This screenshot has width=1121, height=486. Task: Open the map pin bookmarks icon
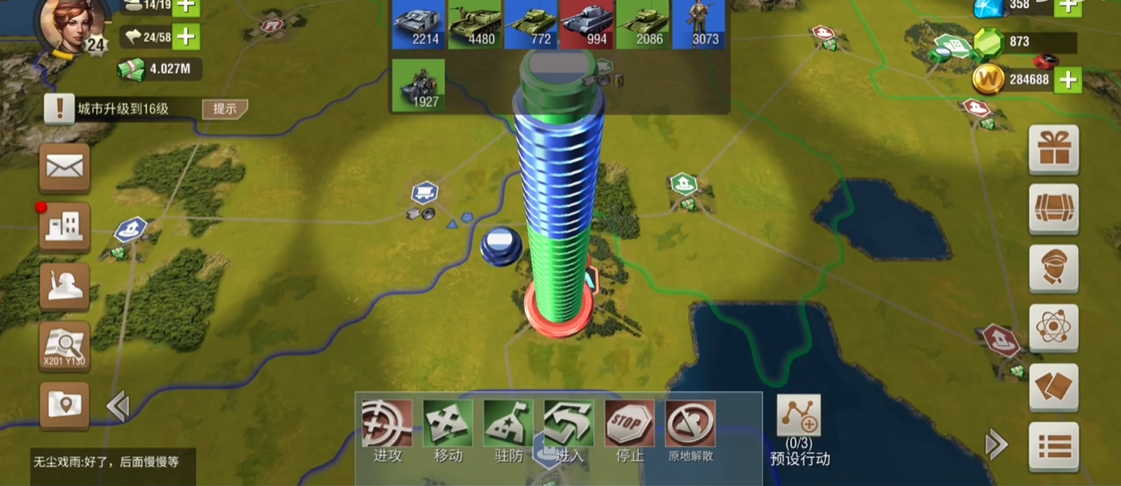pos(65,406)
